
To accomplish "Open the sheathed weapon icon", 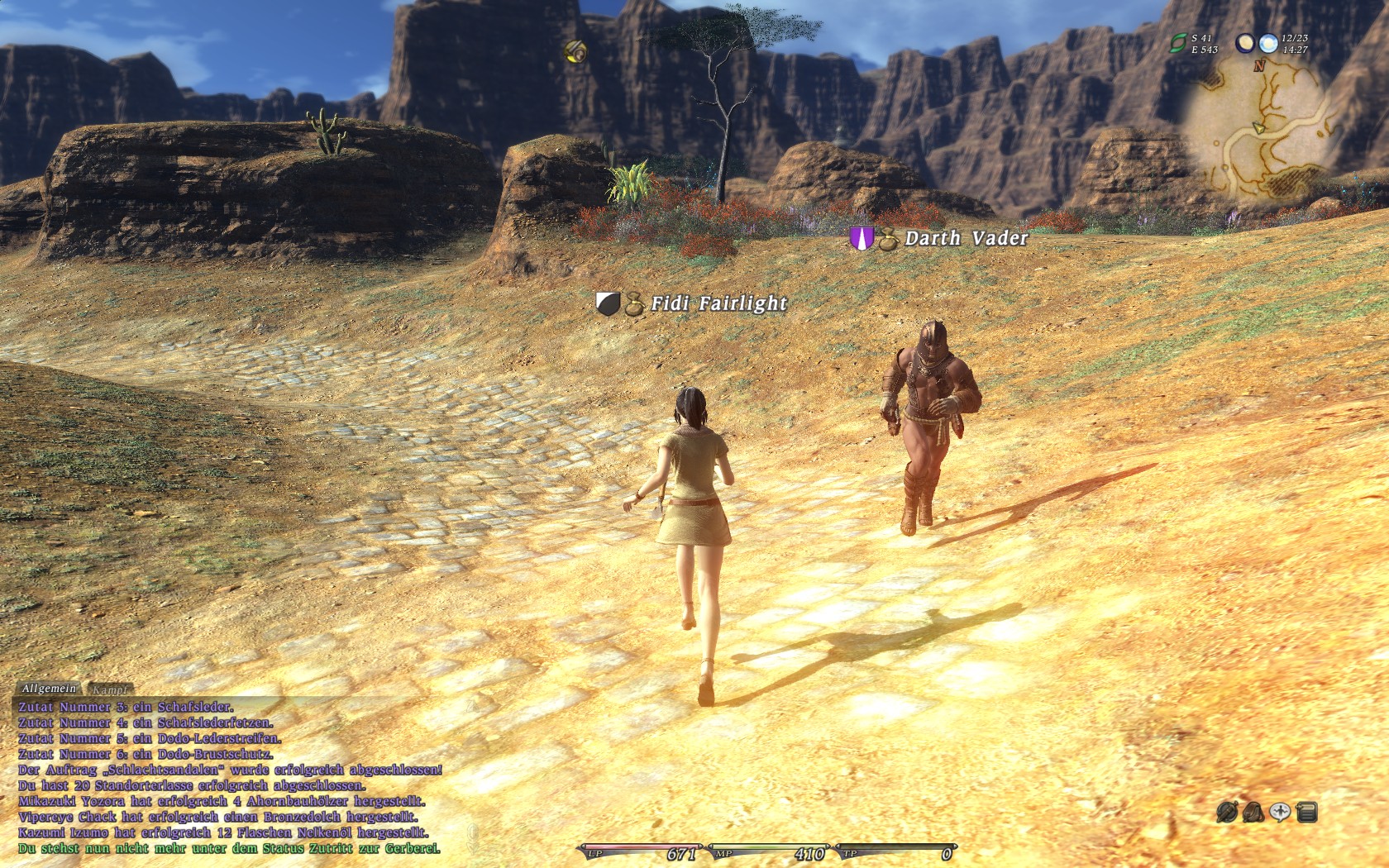I will point(1226,812).
